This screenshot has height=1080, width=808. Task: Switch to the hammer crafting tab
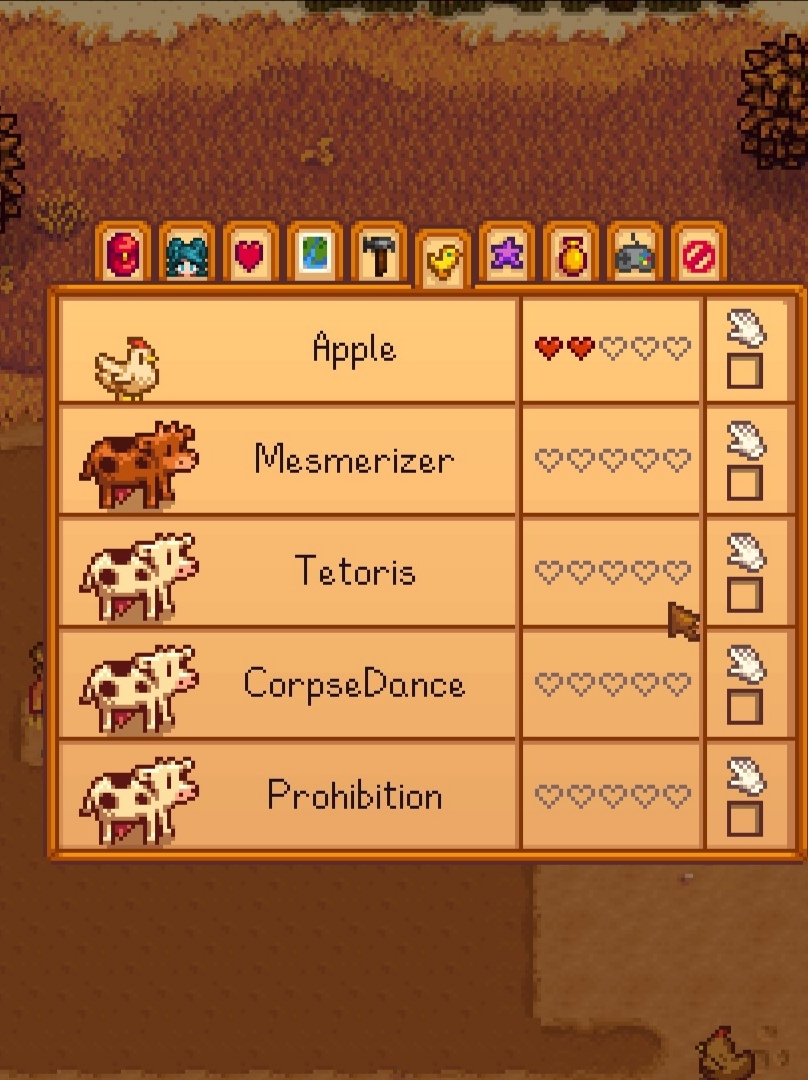[379, 256]
